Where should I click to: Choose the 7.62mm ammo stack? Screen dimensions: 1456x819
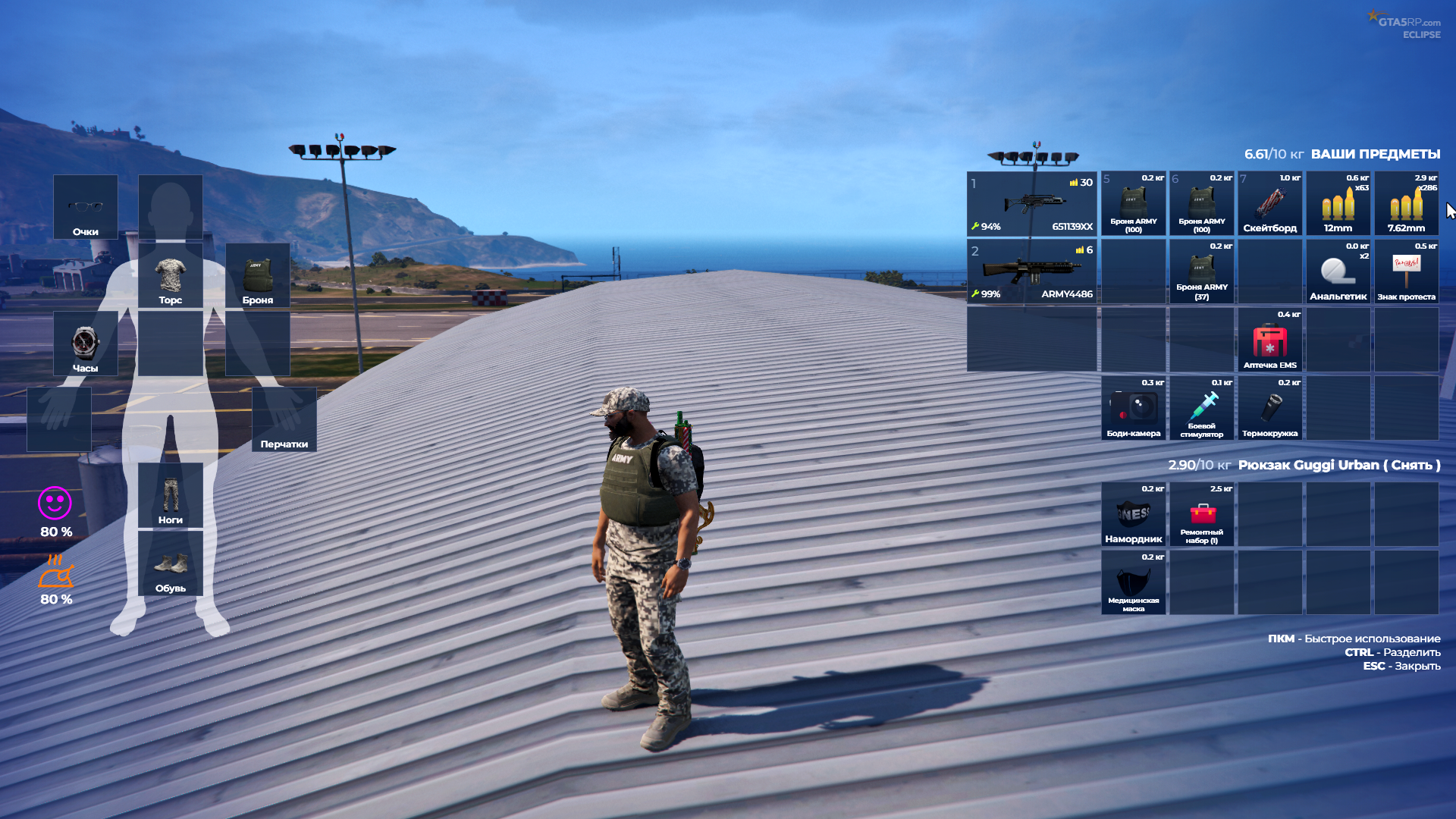point(1406,204)
